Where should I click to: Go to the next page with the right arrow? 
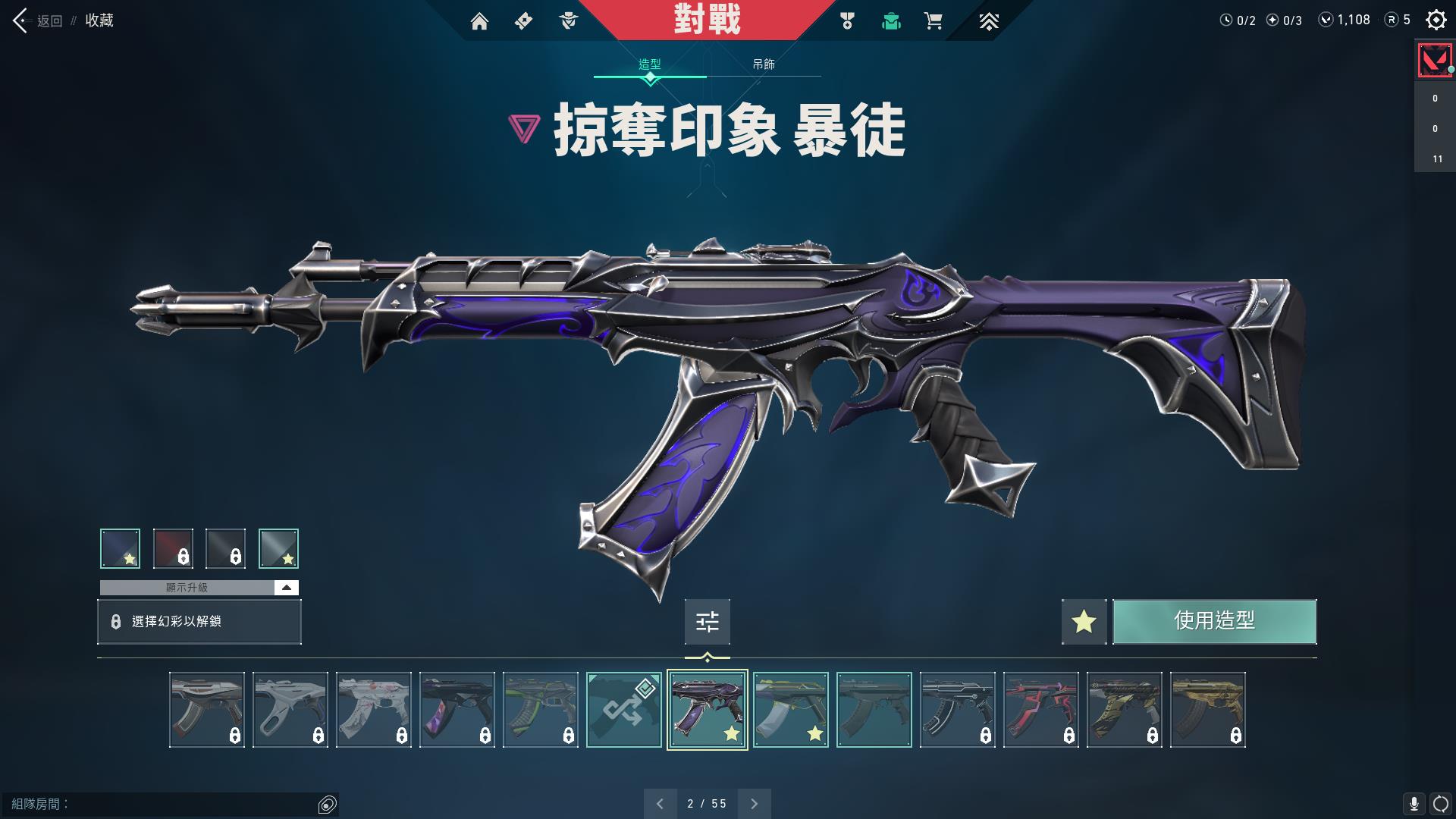[754, 803]
